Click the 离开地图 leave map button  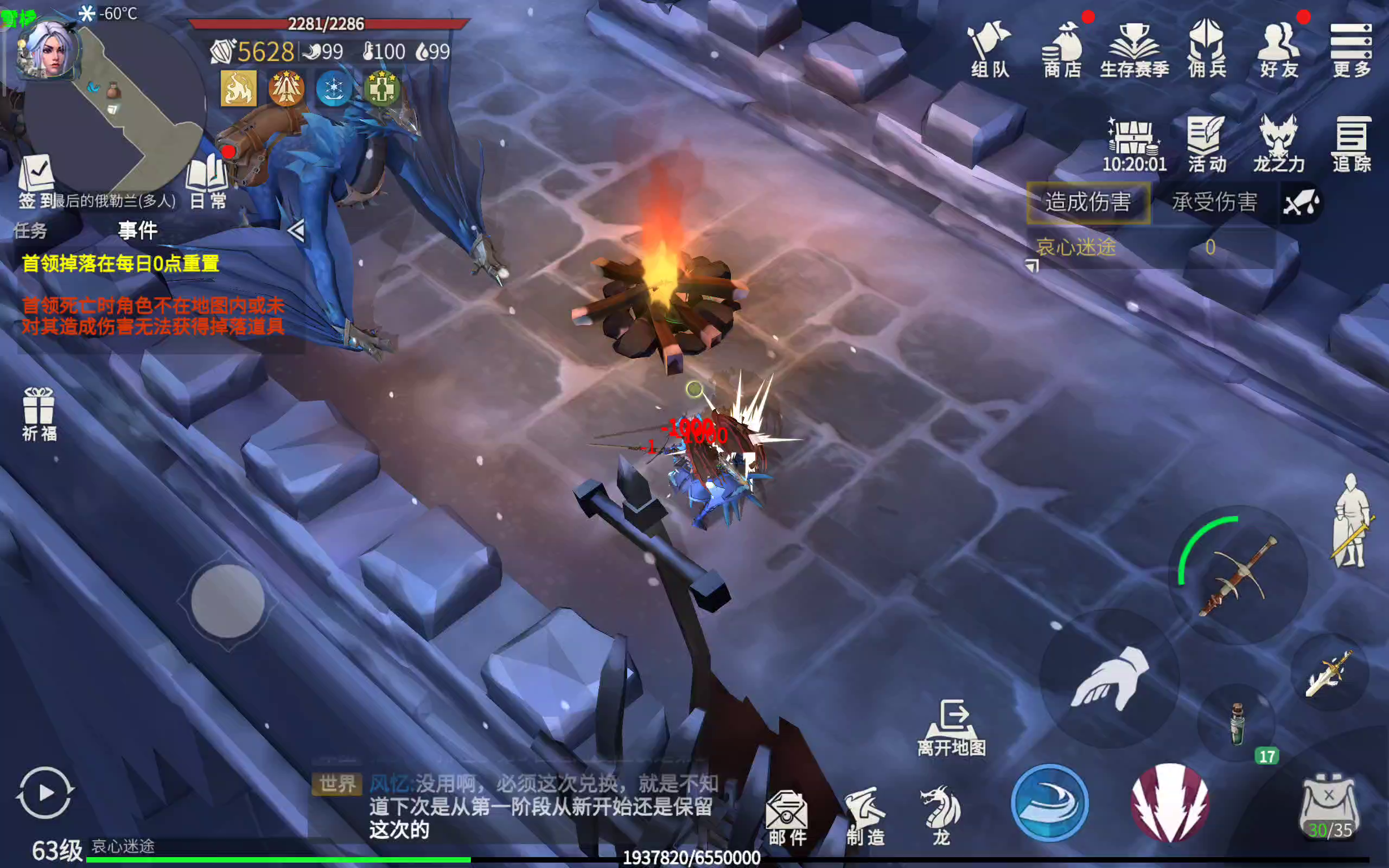[952, 728]
